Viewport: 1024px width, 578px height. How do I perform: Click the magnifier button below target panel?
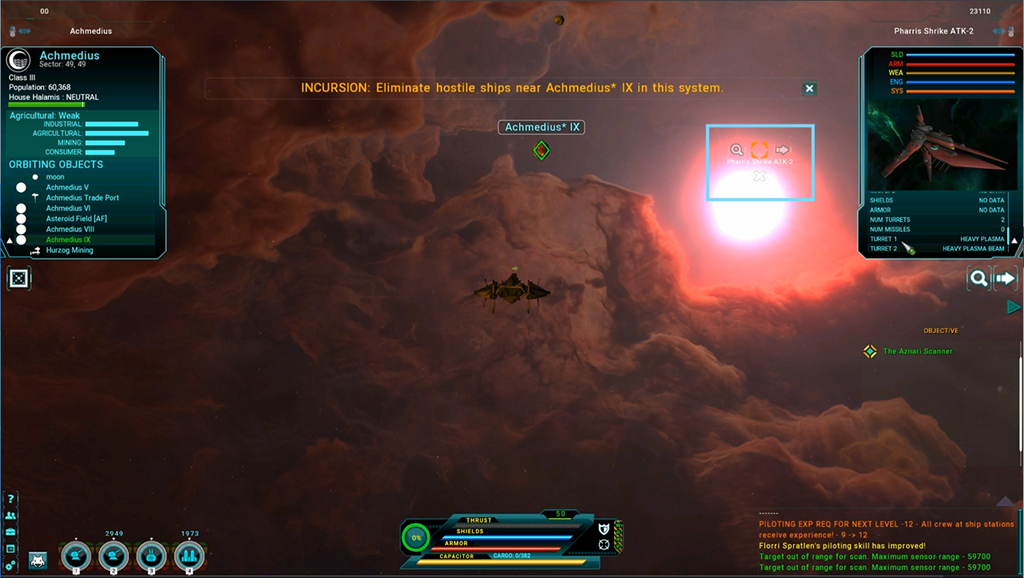coord(979,279)
